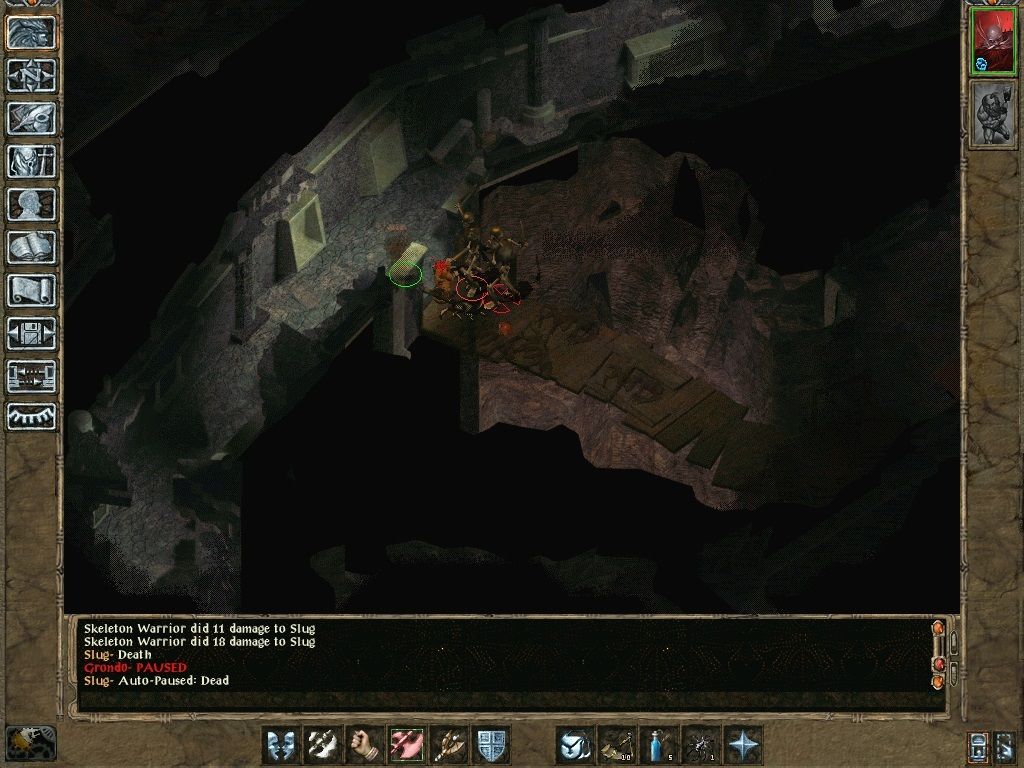The width and height of the screenshot is (1024, 768).
Task: Click the lantern icon in the bottom-left corner
Action: coord(30,742)
